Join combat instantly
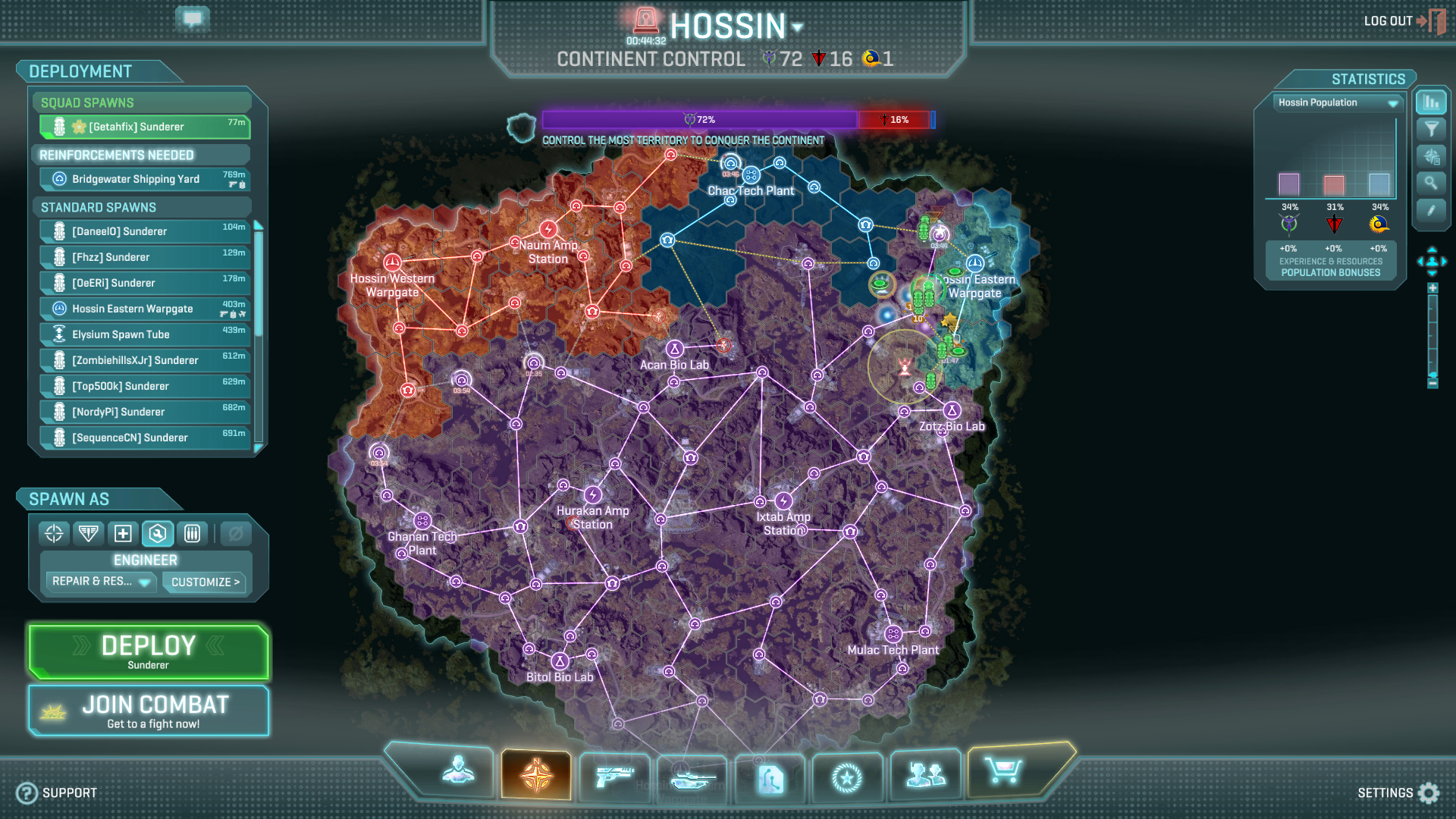Viewport: 1456px width, 819px height. pos(149,711)
